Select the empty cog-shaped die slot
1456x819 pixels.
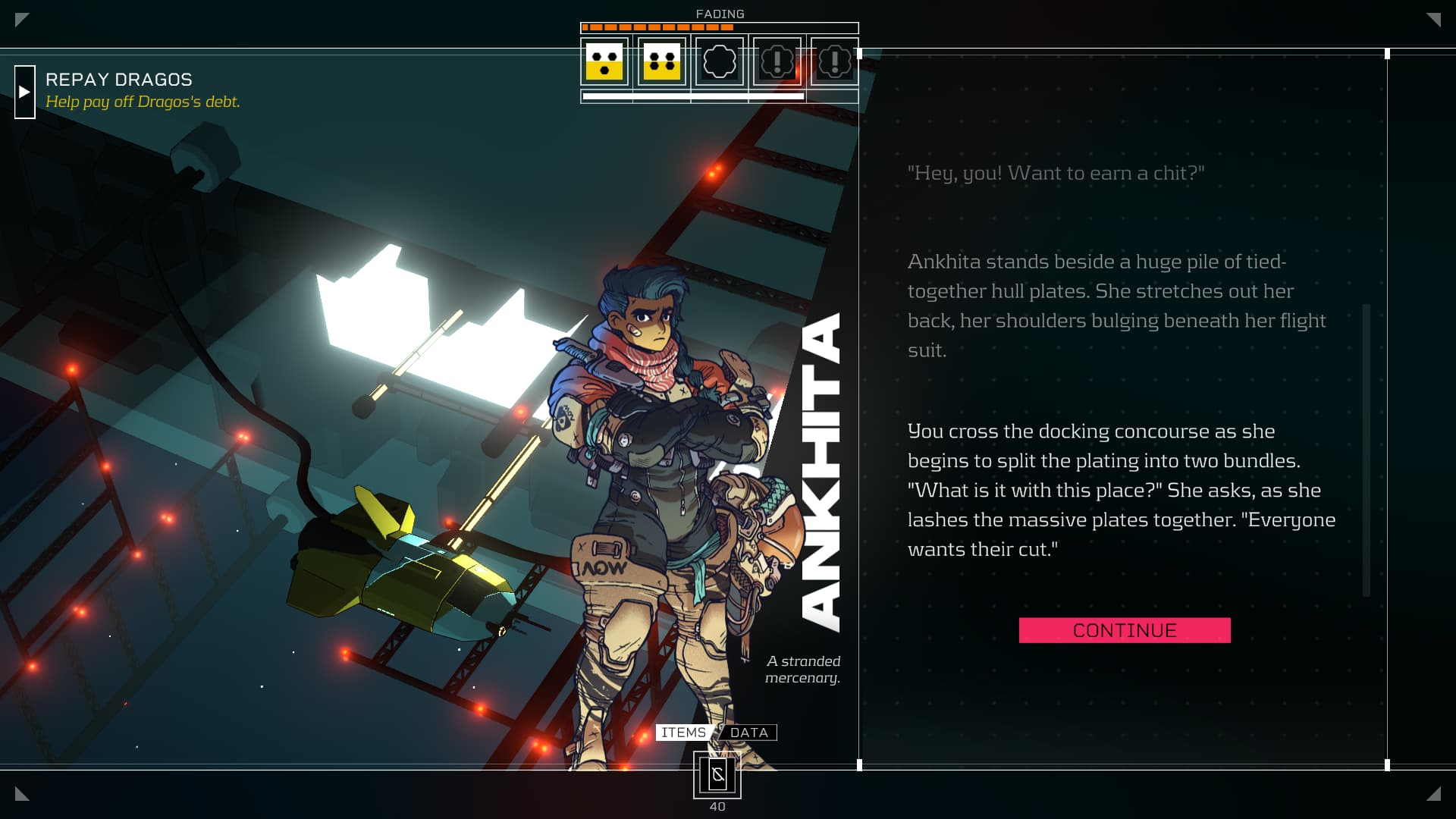pyautogui.click(x=720, y=61)
